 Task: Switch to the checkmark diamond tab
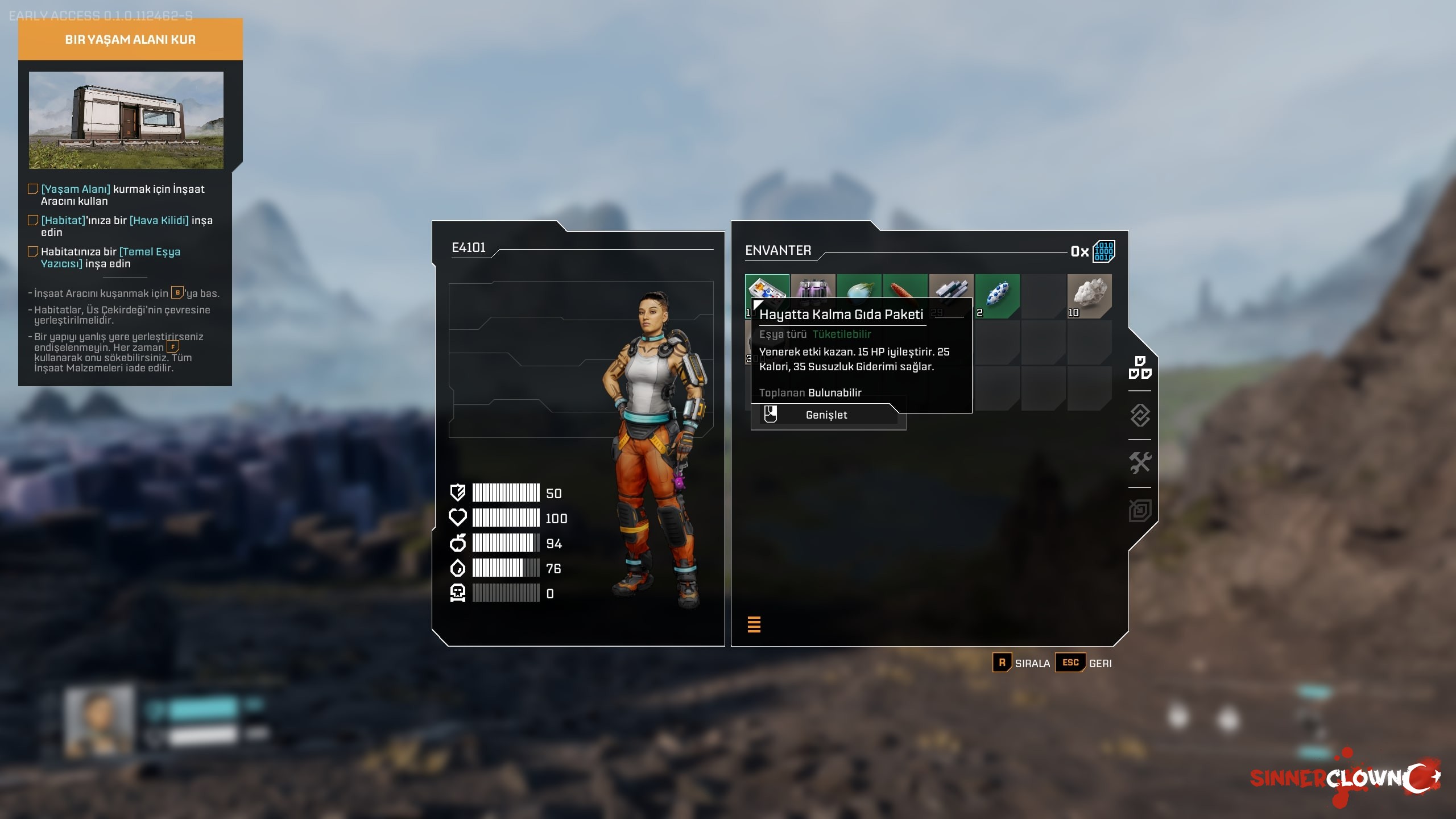click(1140, 415)
